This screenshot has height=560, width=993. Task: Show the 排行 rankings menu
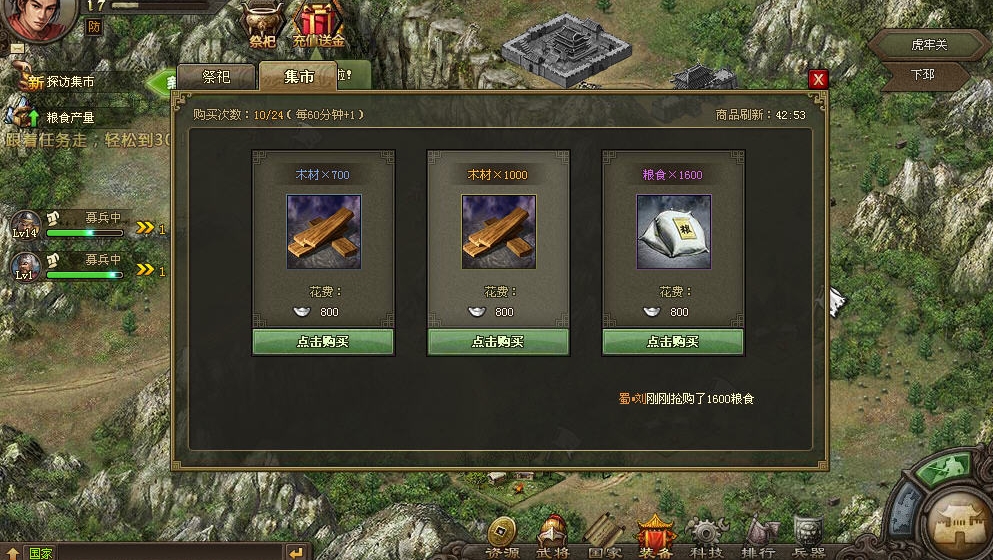[x=758, y=537]
